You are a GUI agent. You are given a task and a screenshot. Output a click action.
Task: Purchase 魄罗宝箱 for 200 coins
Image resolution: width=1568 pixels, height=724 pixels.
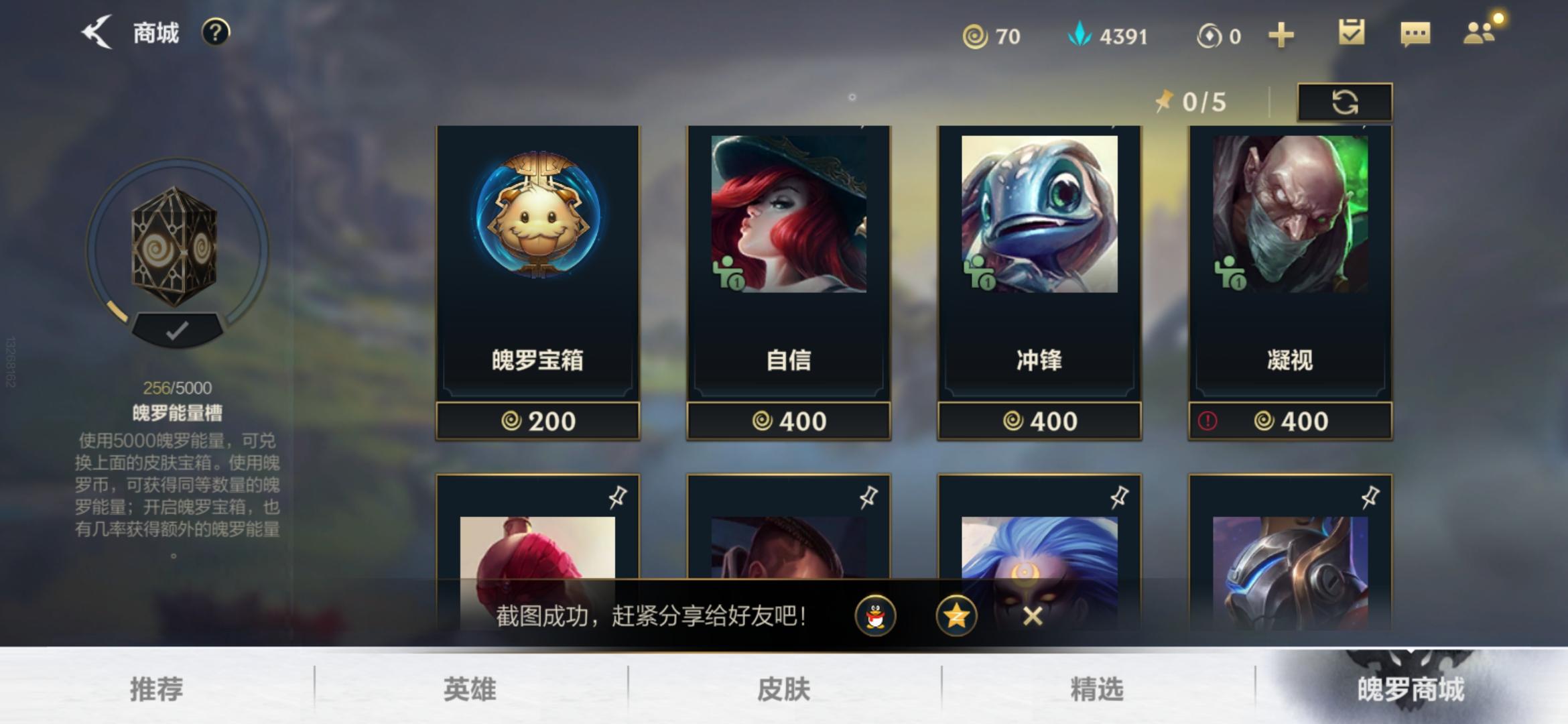(539, 420)
